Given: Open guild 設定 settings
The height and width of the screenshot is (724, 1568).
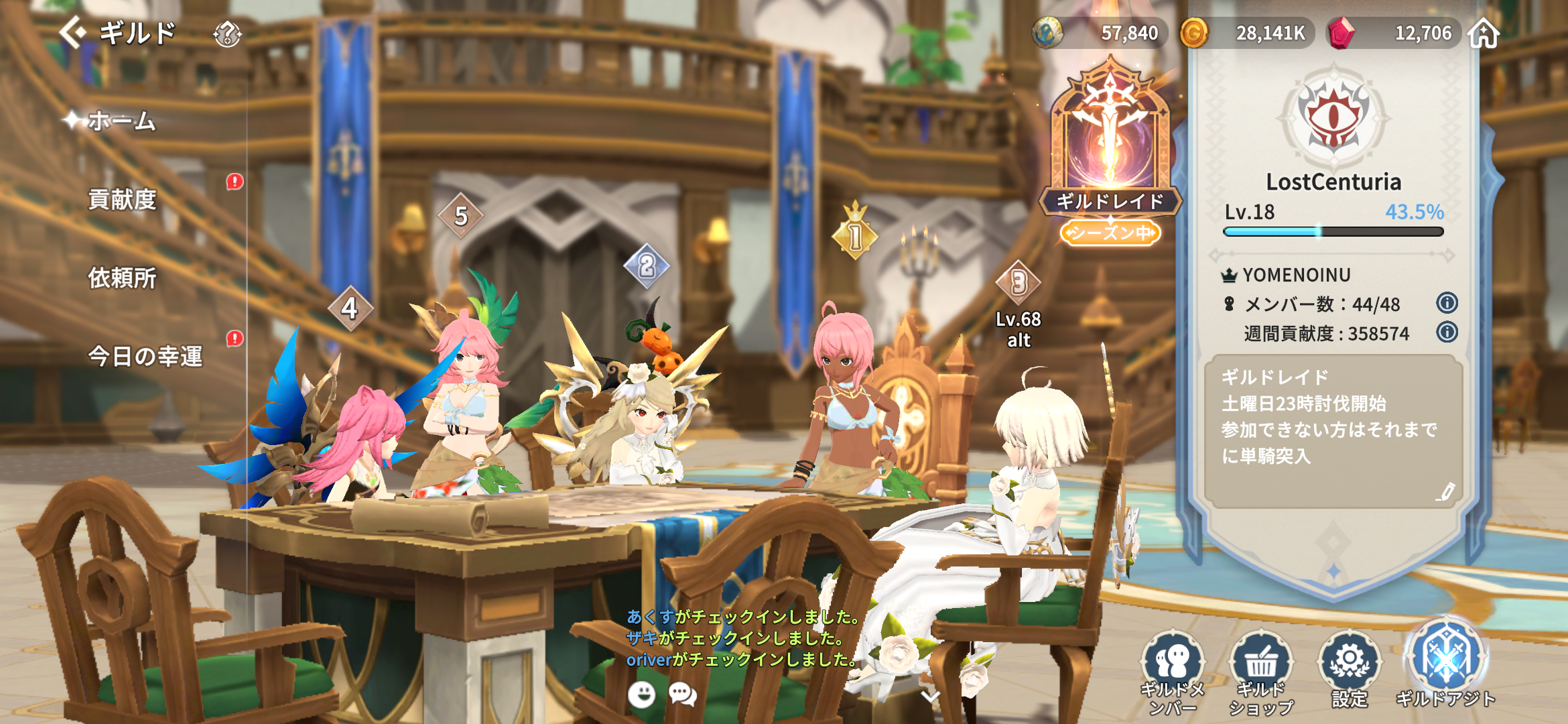Looking at the screenshot, I should coord(1350,669).
